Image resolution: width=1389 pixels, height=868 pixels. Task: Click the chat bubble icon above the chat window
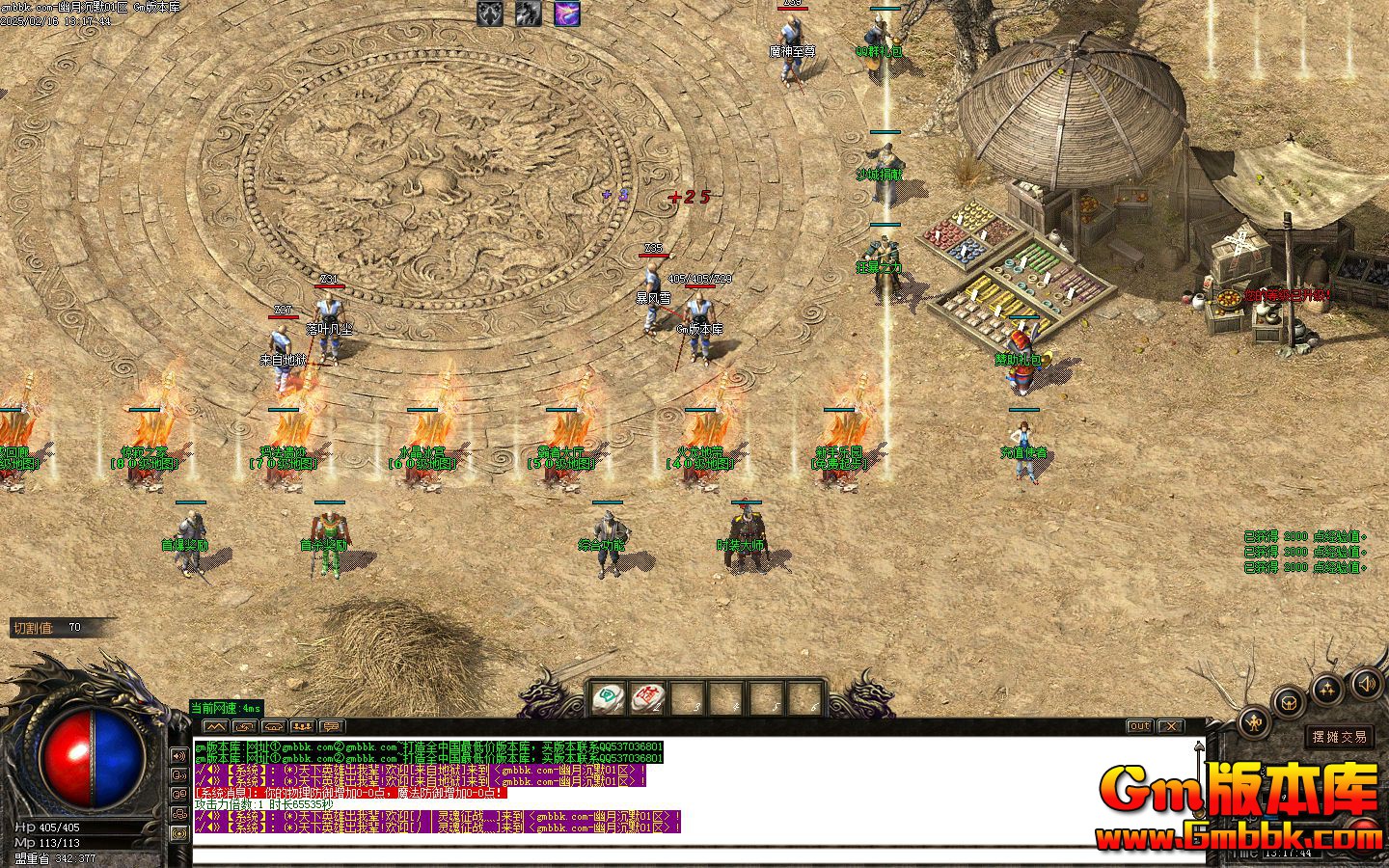tap(332, 726)
